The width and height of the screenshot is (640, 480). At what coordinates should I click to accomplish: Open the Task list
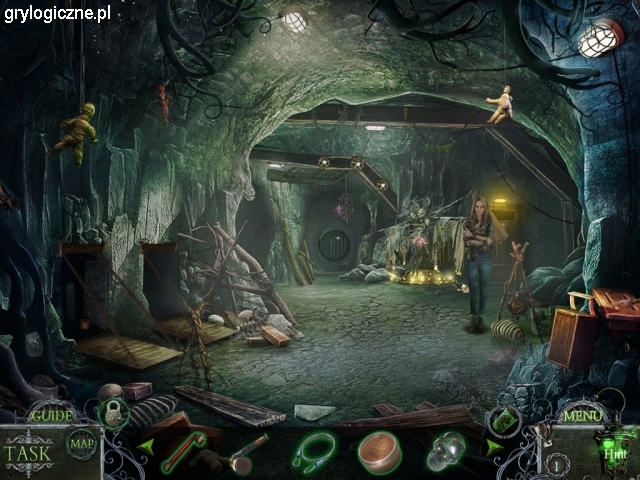pyautogui.click(x=27, y=450)
